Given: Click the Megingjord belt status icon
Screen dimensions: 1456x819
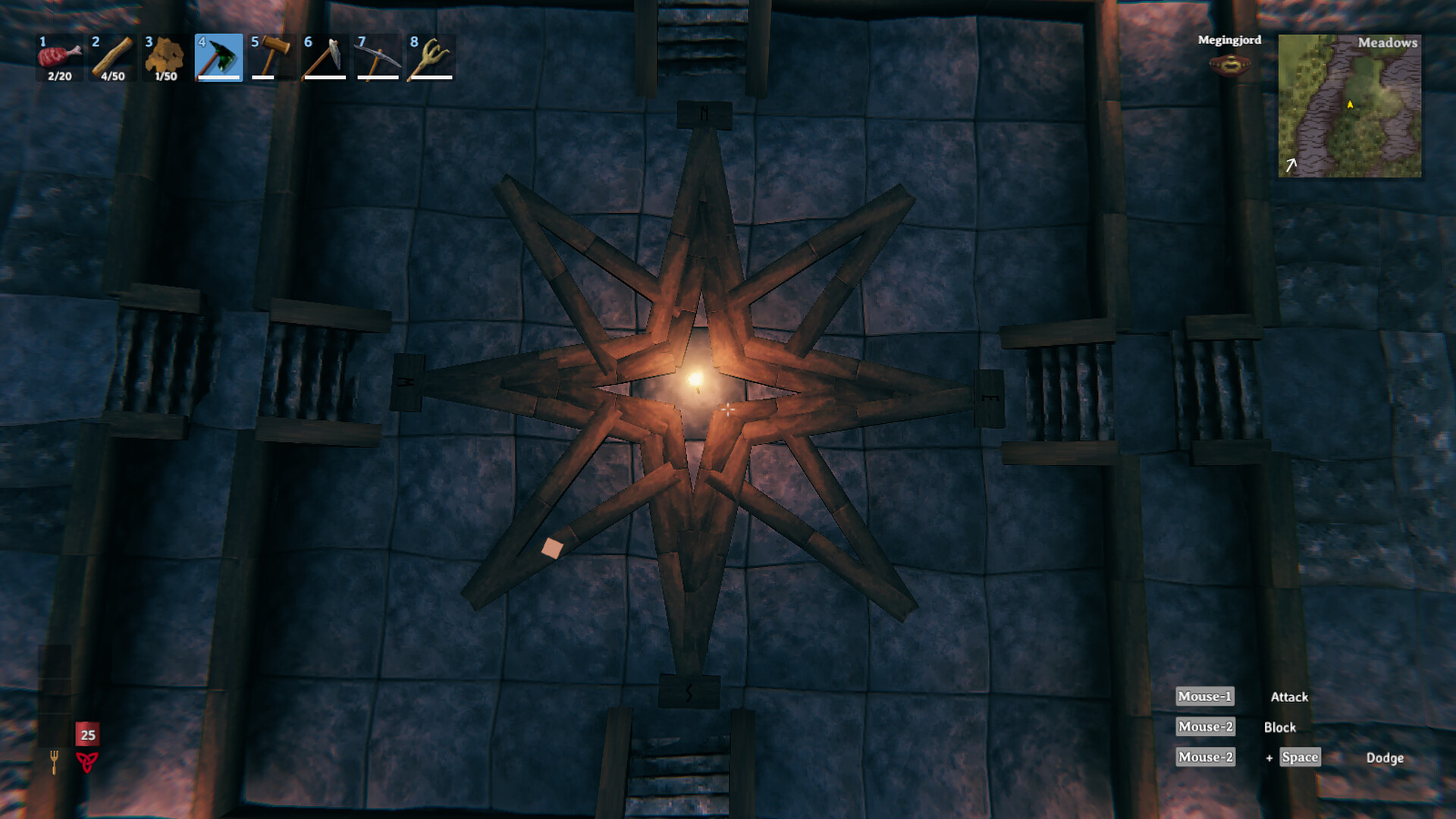Looking at the screenshot, I should [1229, 66].
